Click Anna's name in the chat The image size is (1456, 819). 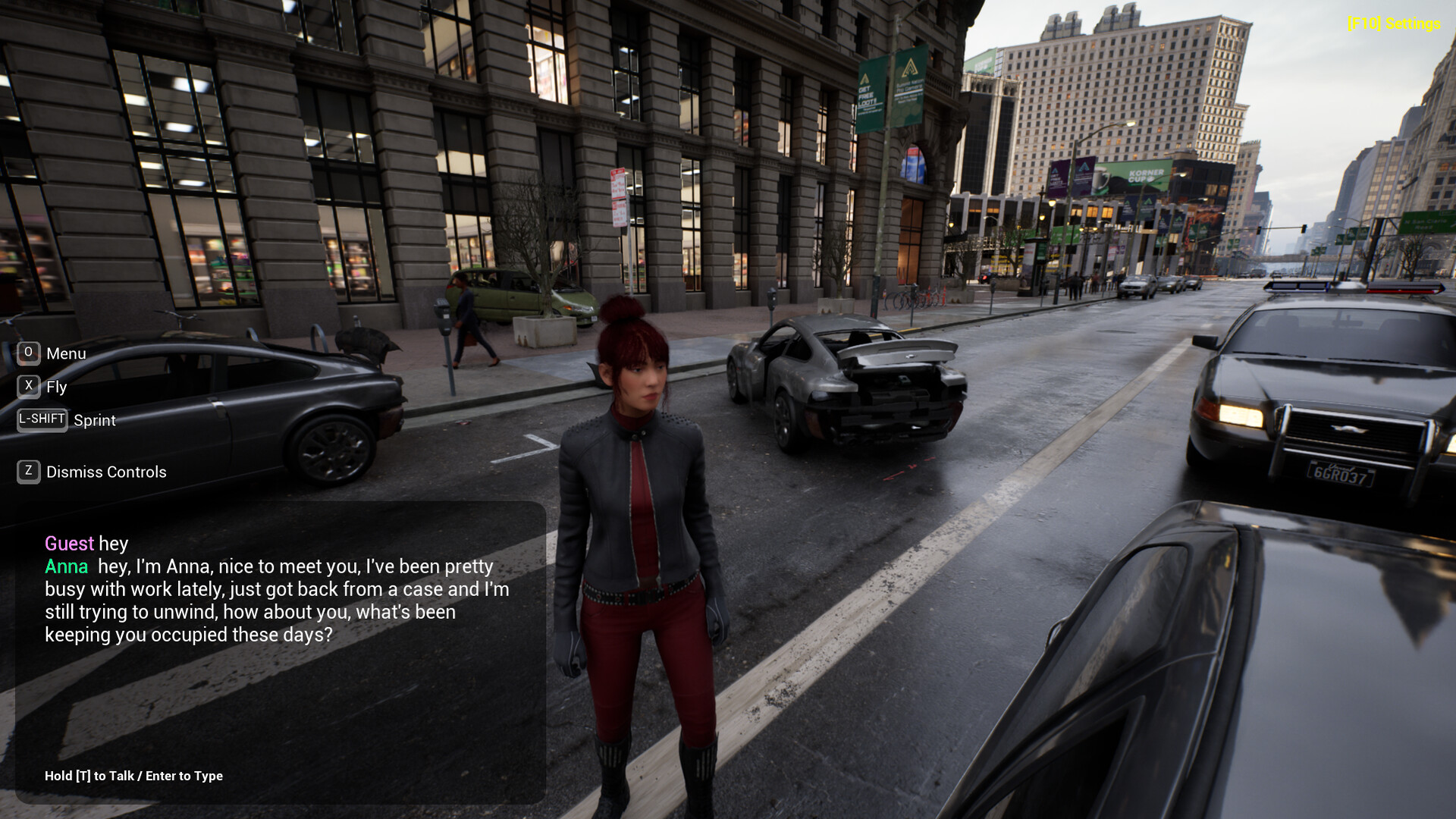tap(65, 566)
